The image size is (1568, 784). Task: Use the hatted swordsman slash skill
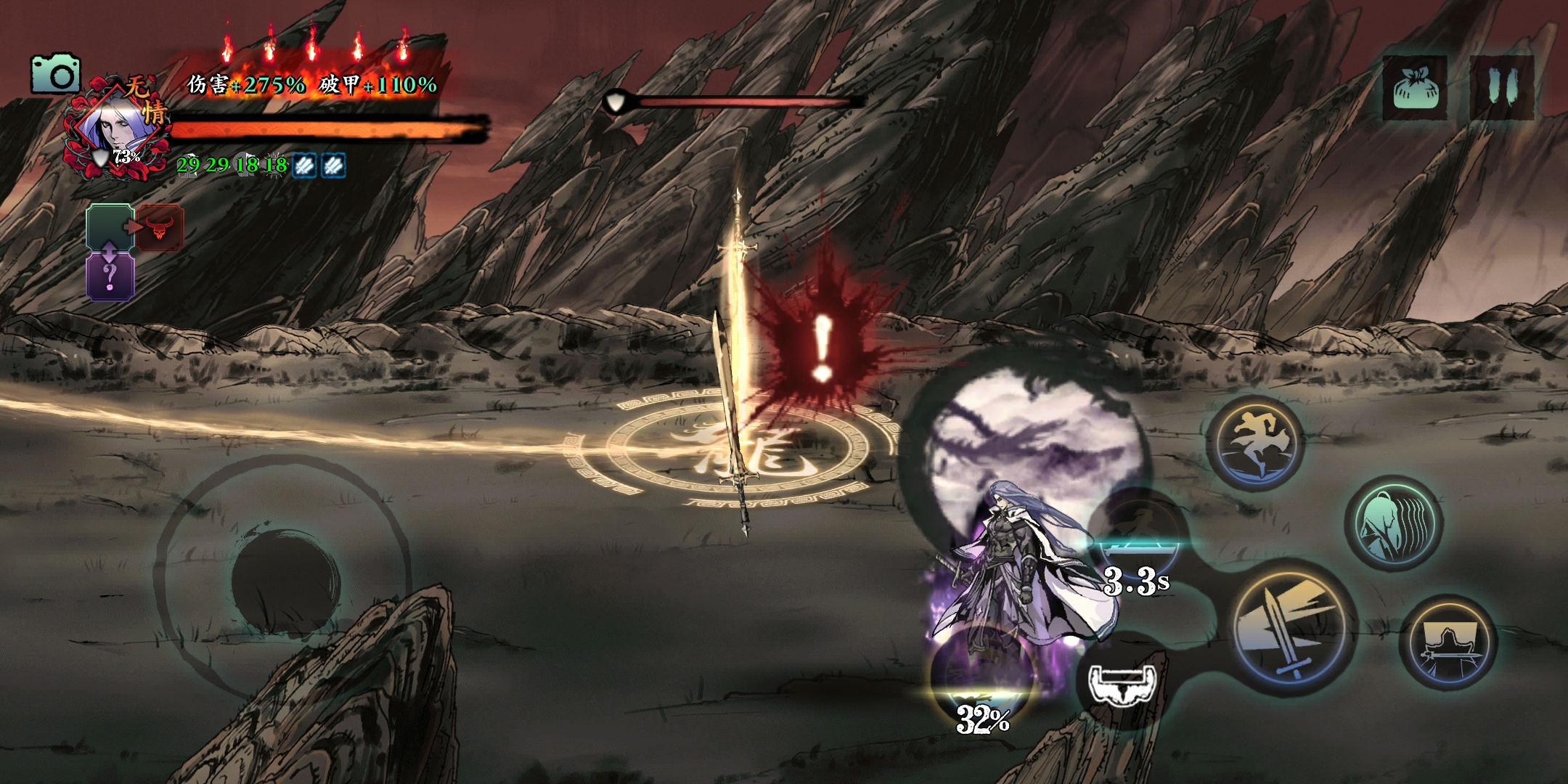click(x=1448, y=643)
